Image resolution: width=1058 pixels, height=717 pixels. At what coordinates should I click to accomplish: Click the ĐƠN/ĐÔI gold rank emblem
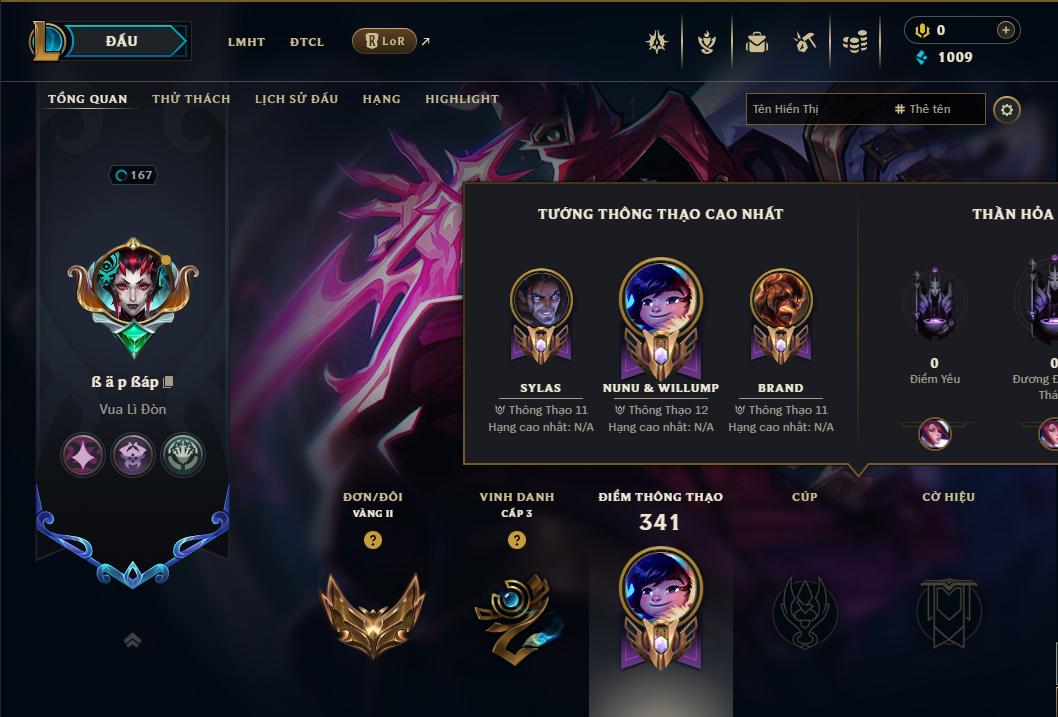click(x=372, y=612)
